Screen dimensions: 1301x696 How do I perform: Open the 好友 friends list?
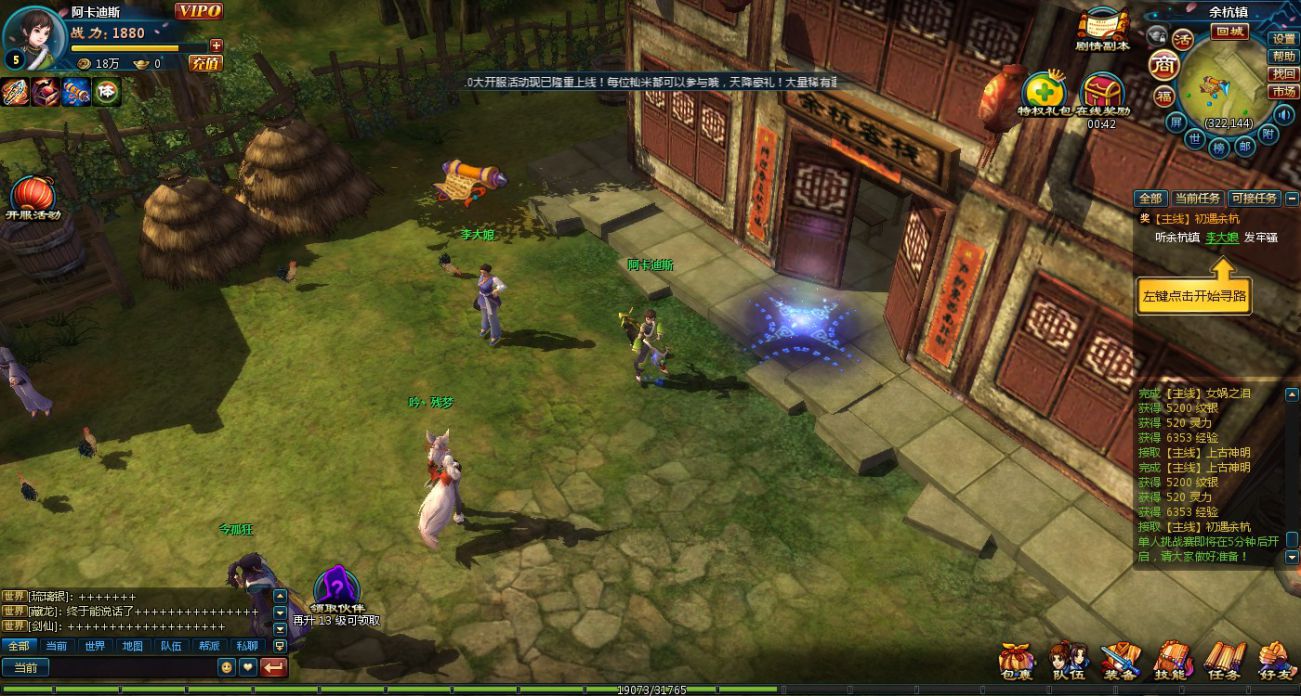1276,660
